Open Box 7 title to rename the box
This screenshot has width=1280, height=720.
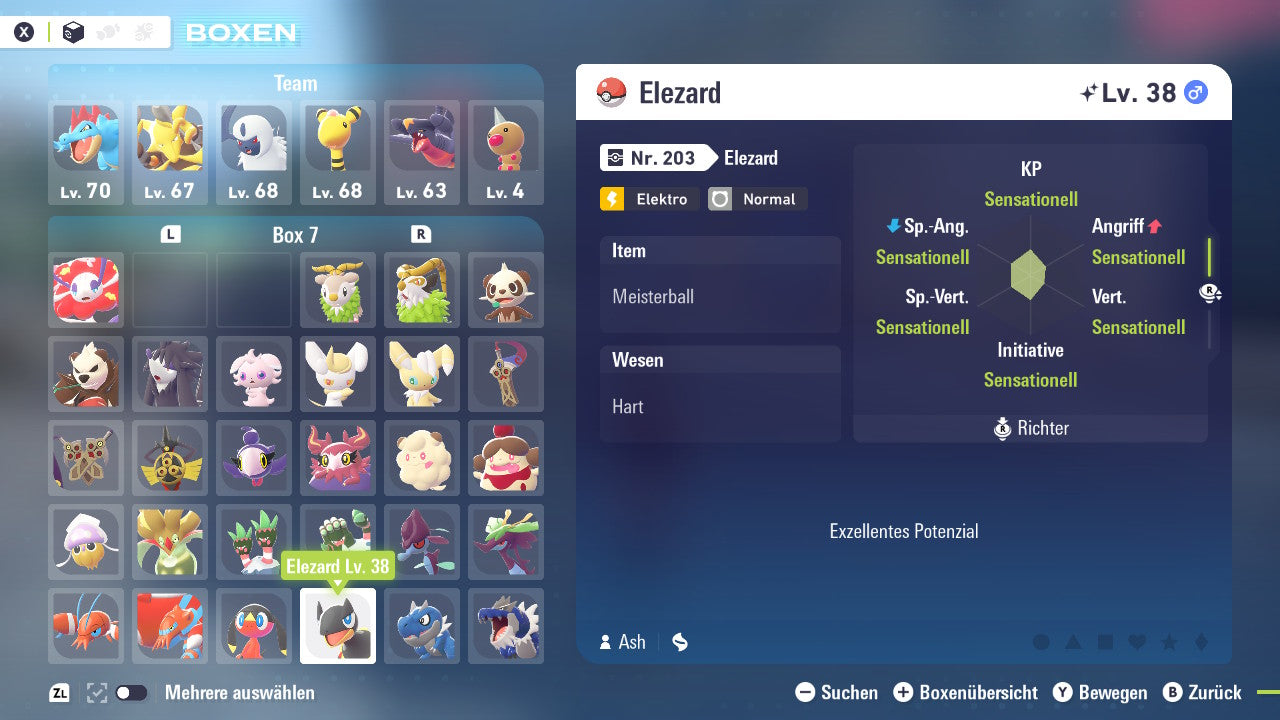[295, 234]
